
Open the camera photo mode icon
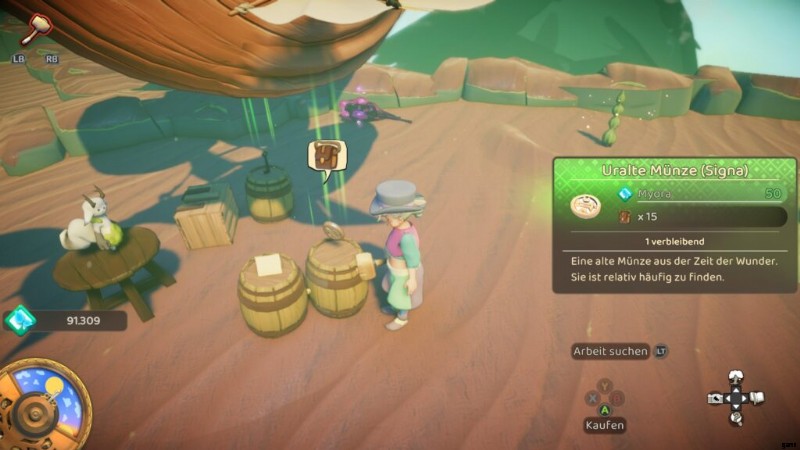(715, 397)
